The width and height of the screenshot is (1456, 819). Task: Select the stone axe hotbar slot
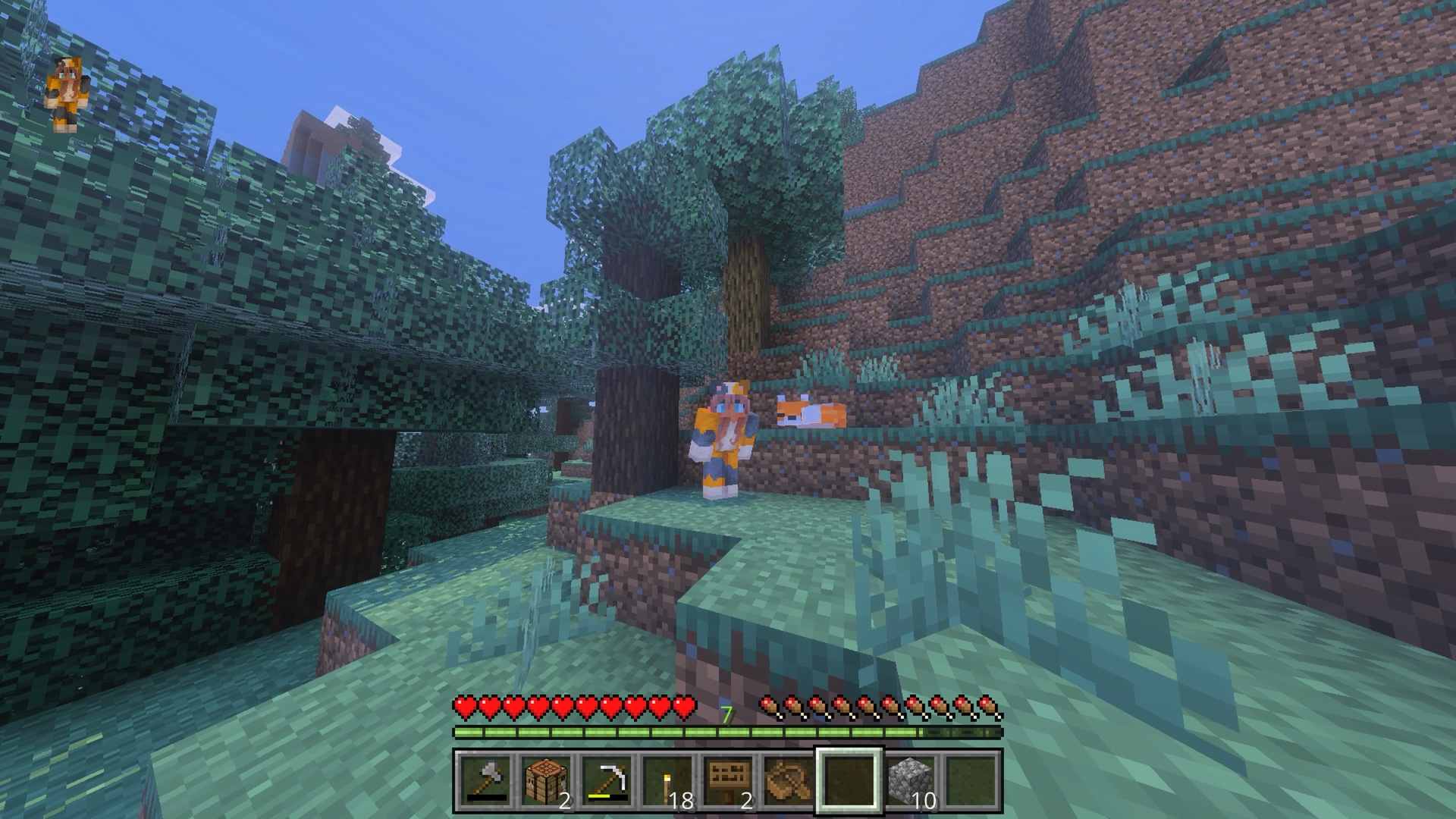(x=485, y=781)
